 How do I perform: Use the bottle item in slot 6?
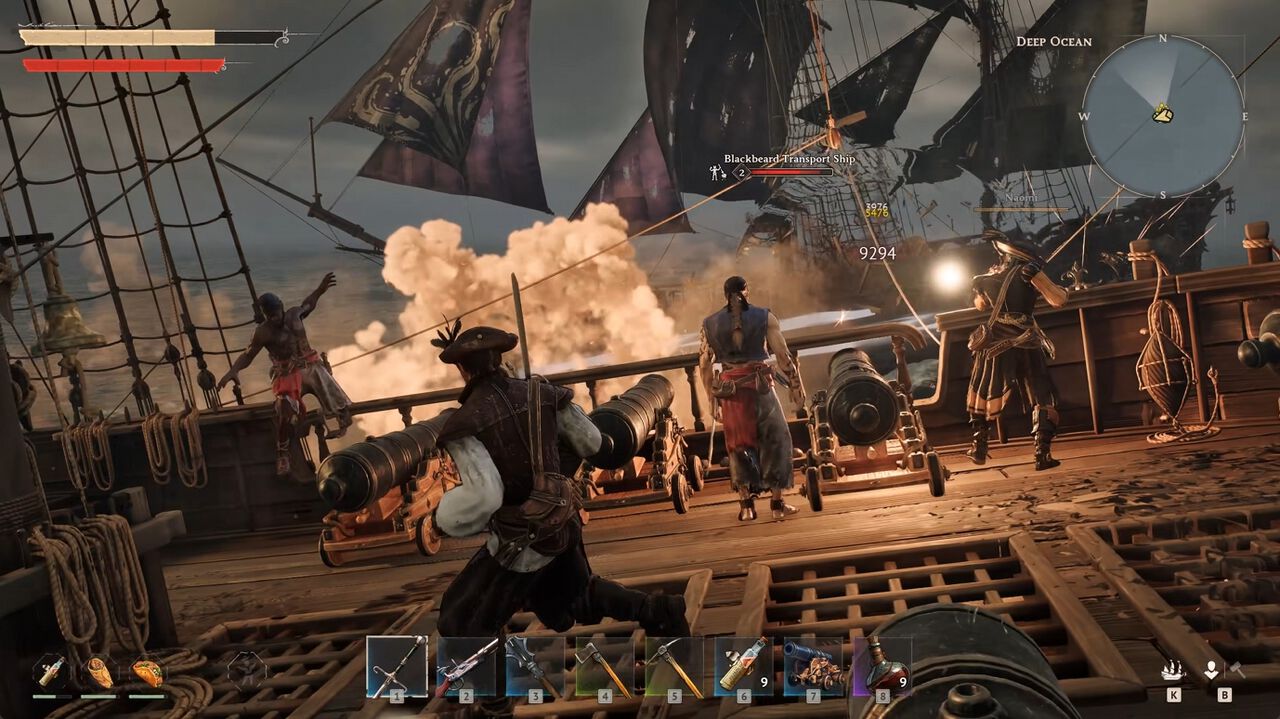tap(743, 666)
